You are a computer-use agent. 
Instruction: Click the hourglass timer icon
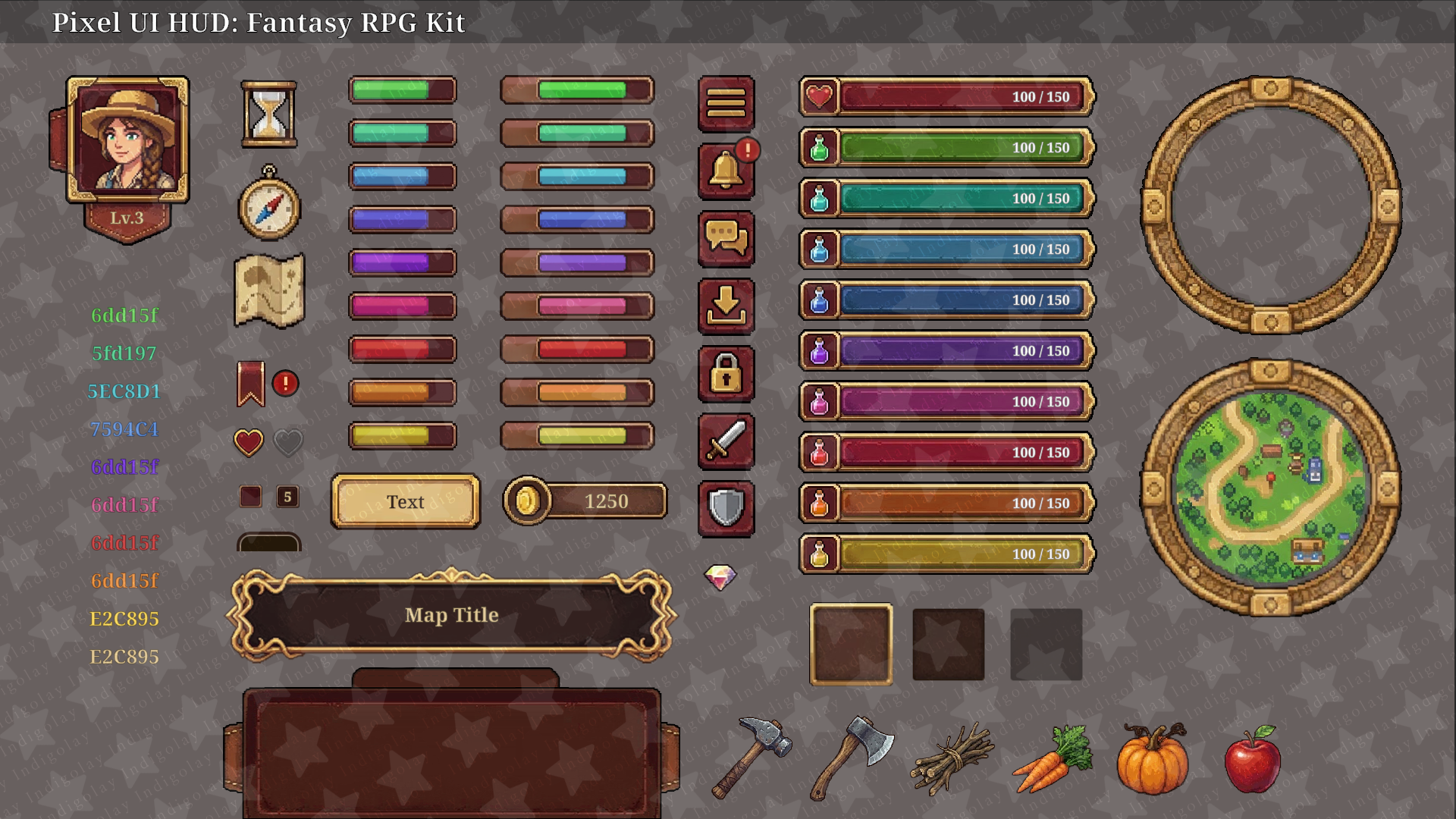point(269,114)
